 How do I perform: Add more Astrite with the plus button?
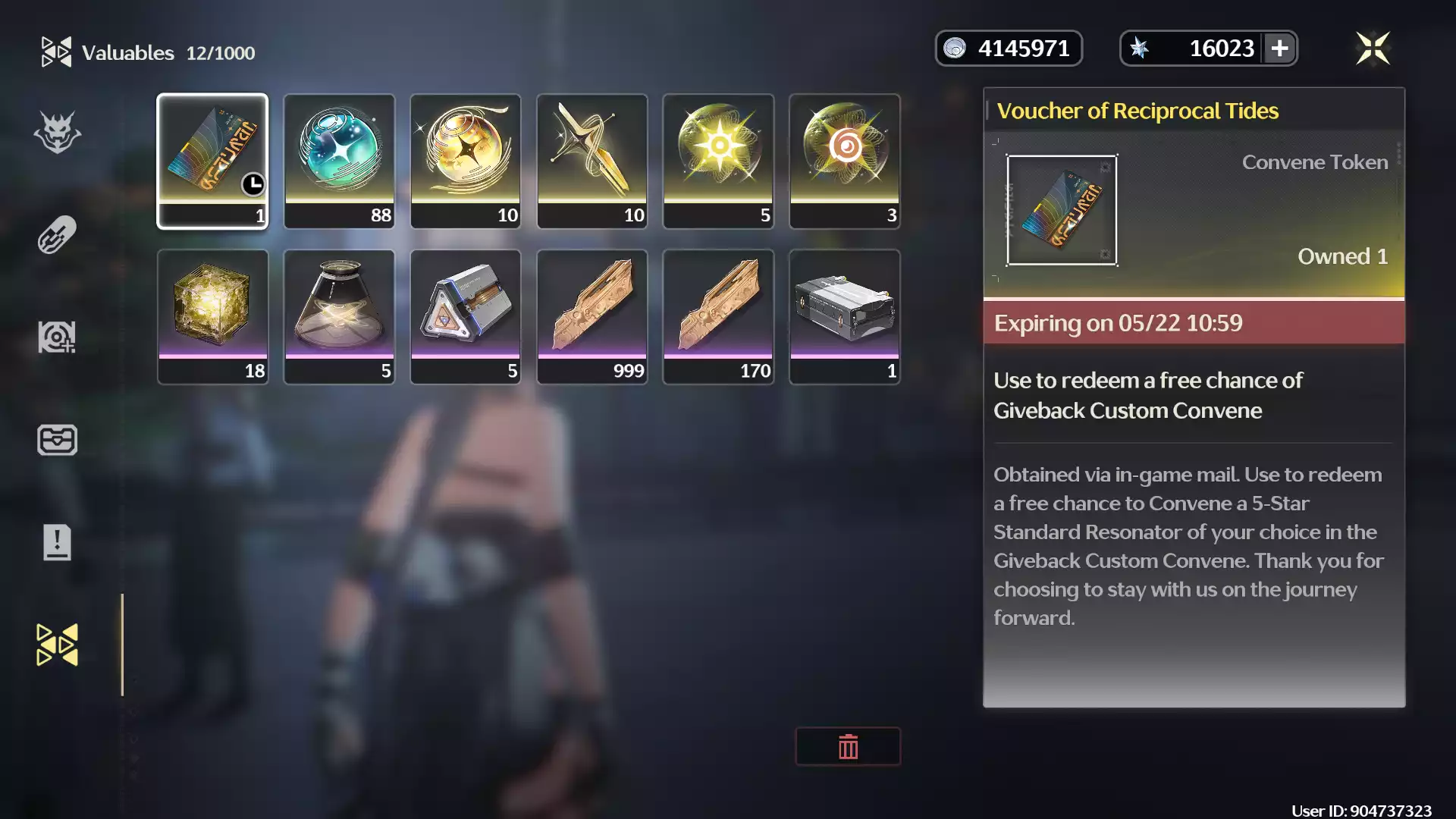[1279, 49]
